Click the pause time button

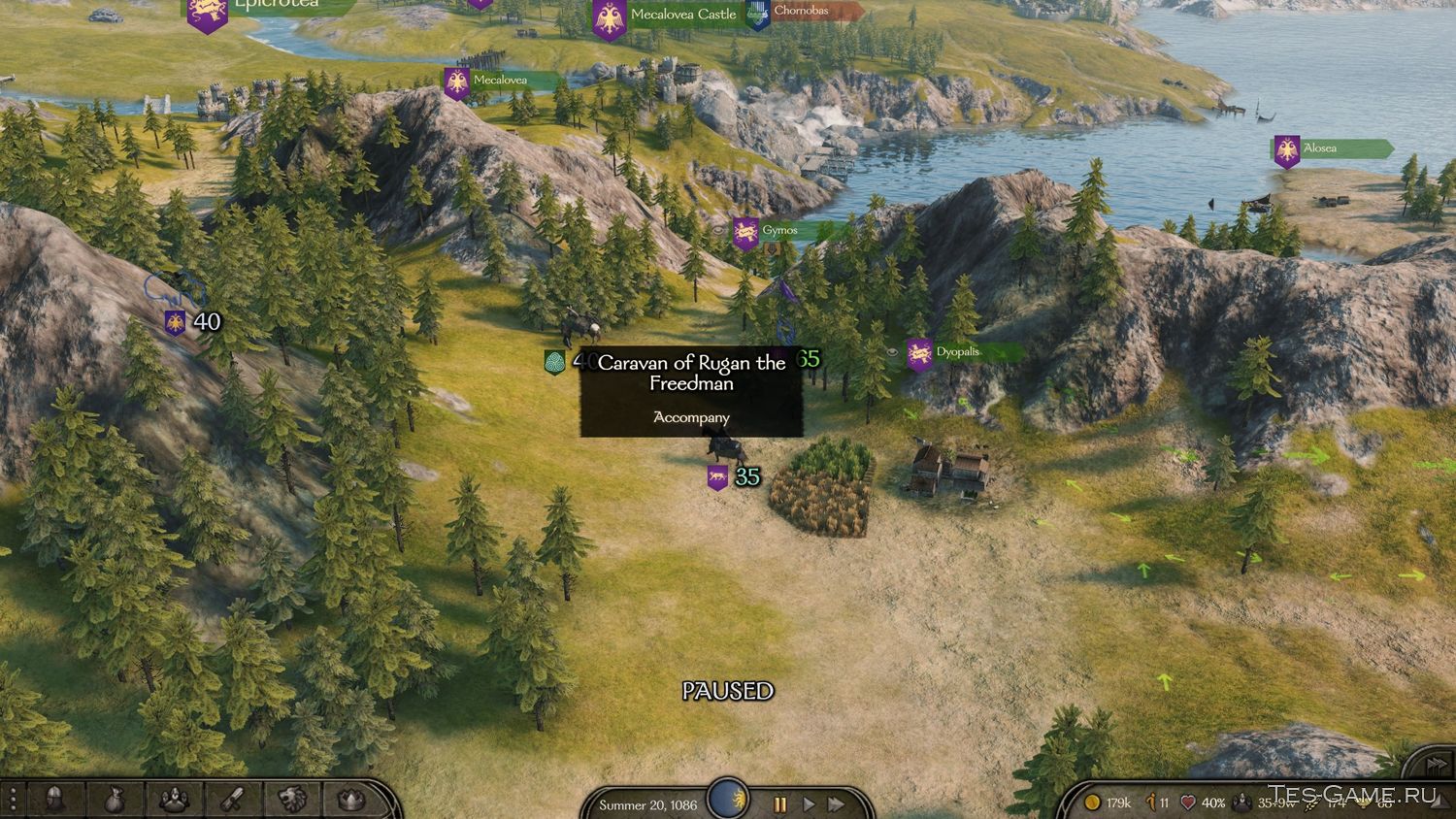coord(779,804)
